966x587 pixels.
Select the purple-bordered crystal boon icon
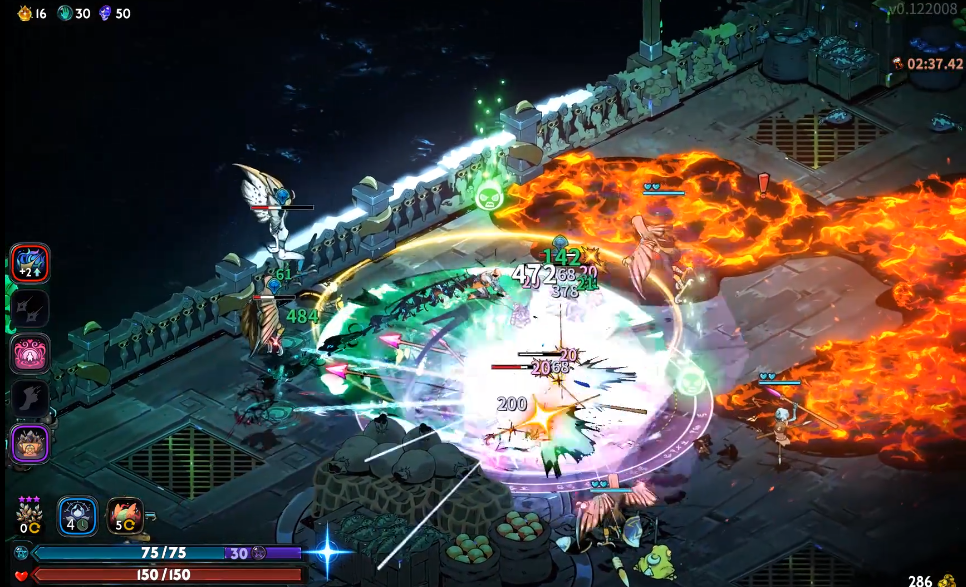pyautogui.click(x=30, y=443)
